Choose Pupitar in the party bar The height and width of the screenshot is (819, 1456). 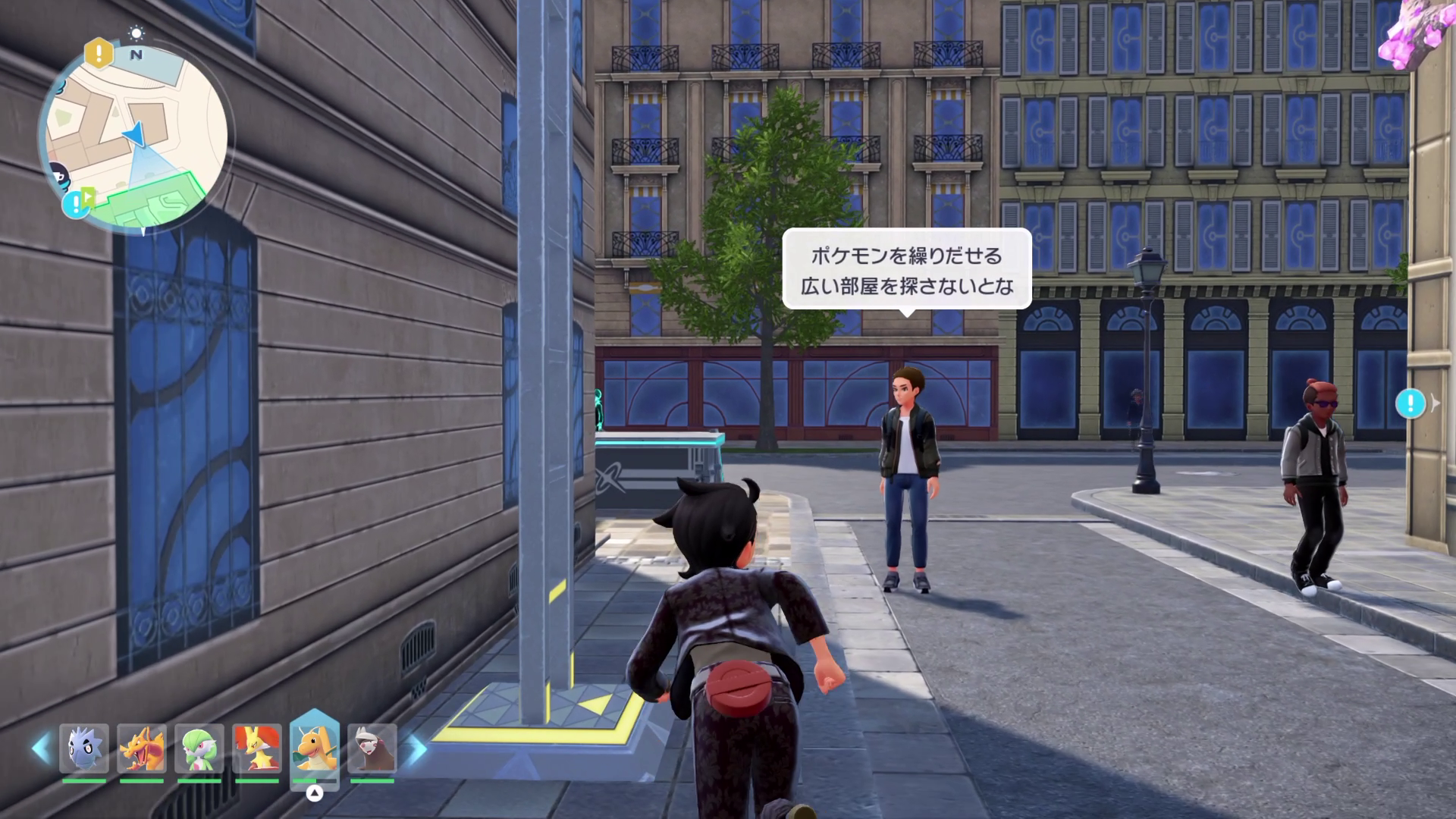84,748
